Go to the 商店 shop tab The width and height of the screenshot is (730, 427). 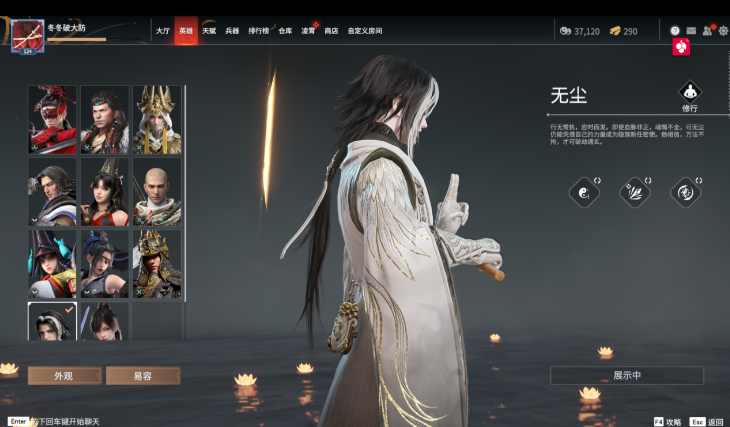[x=331, y=31]
